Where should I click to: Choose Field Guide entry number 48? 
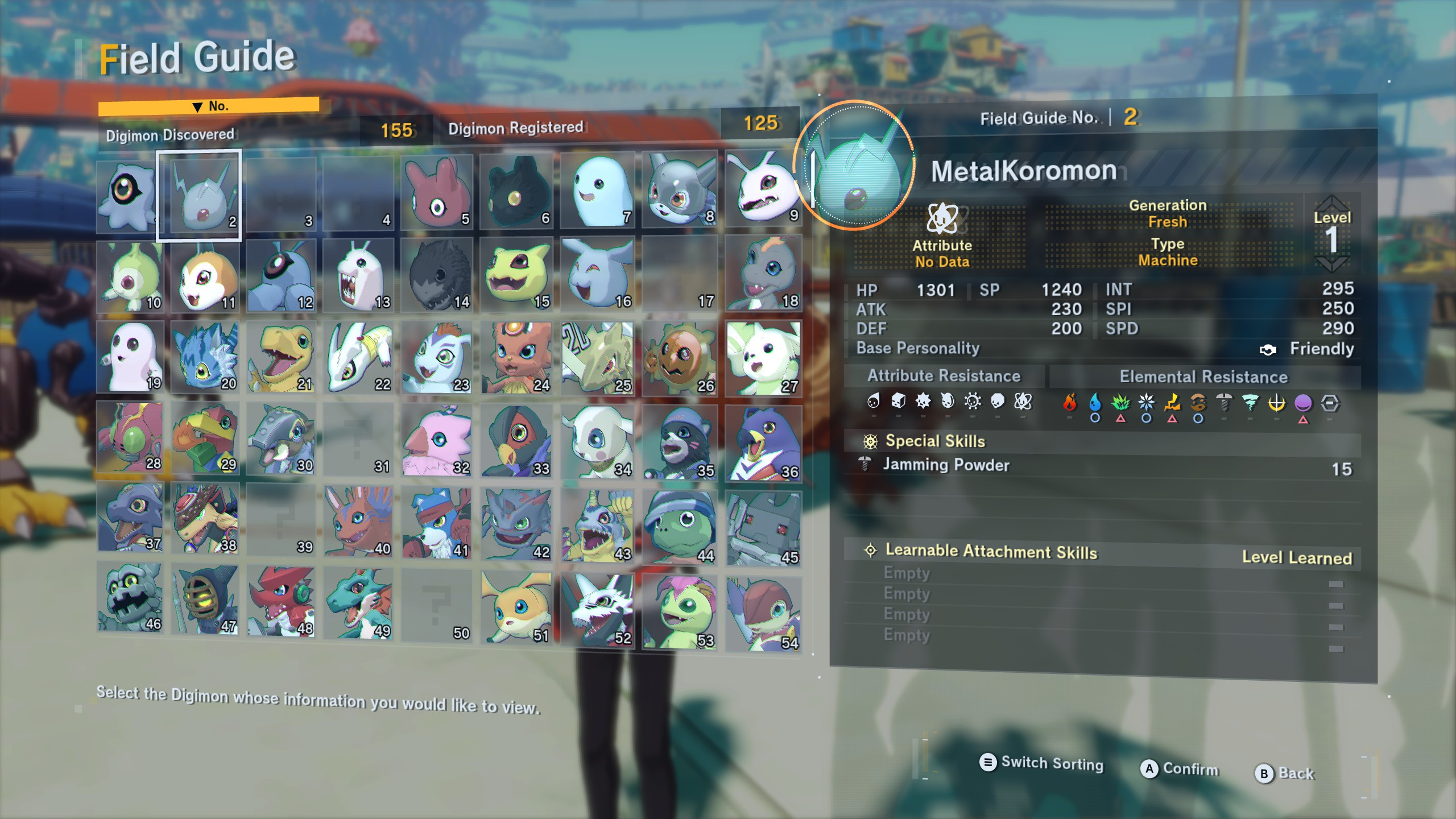point(281,603)
